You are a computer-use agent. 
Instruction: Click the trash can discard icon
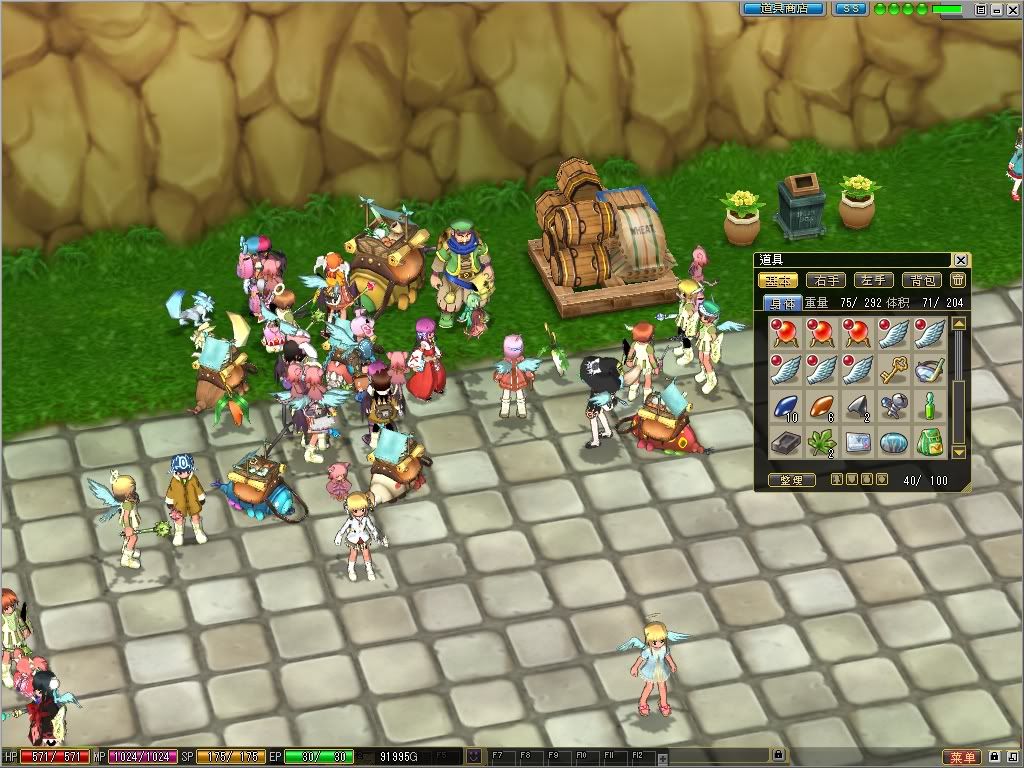(x=958, y=281)
